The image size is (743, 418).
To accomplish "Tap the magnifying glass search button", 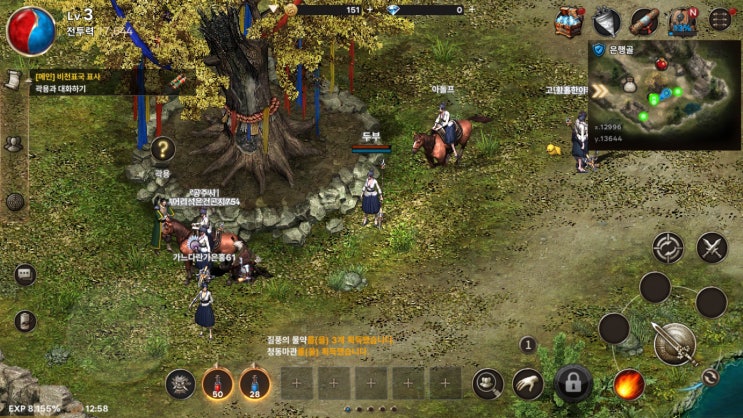I will click(x=488, y=382).
